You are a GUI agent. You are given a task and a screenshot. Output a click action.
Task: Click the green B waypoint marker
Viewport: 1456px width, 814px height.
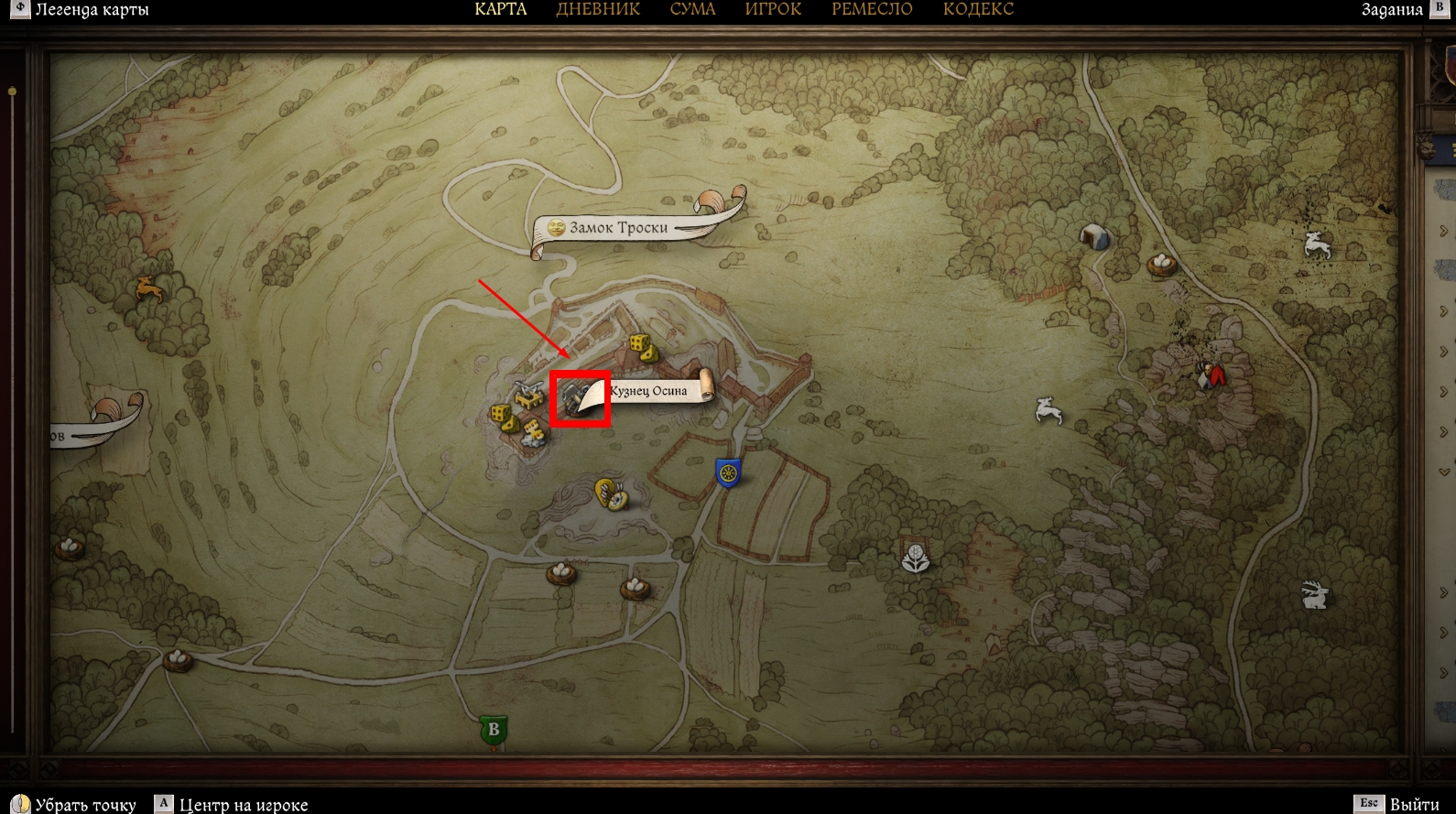tap(494, 730)
